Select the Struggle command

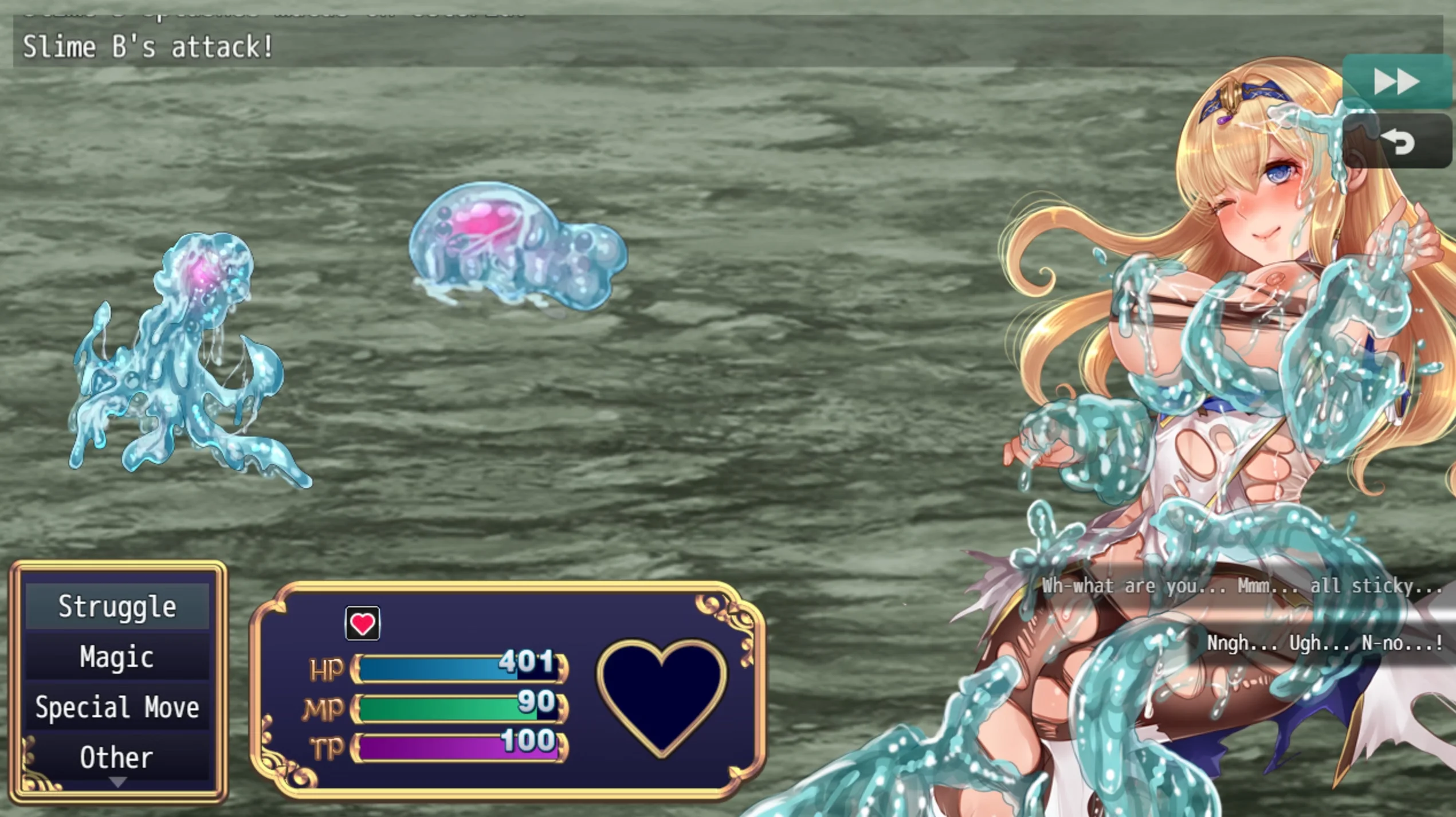click(x=117, y=607)
